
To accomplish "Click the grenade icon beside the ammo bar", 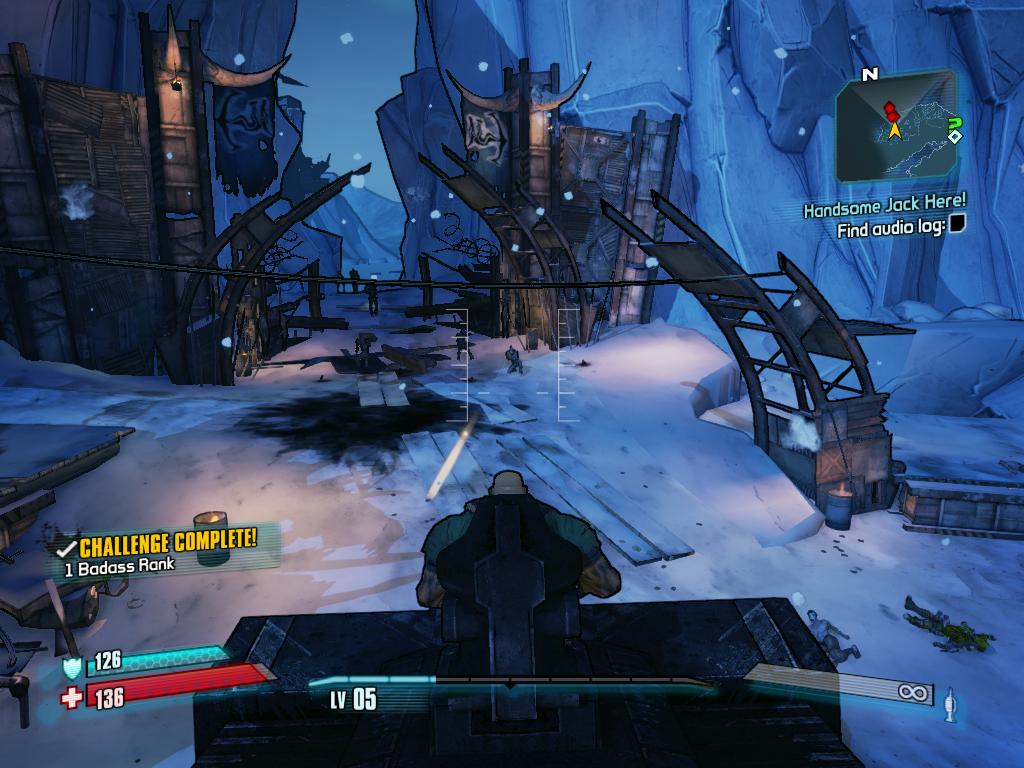I will coord(950,704).
